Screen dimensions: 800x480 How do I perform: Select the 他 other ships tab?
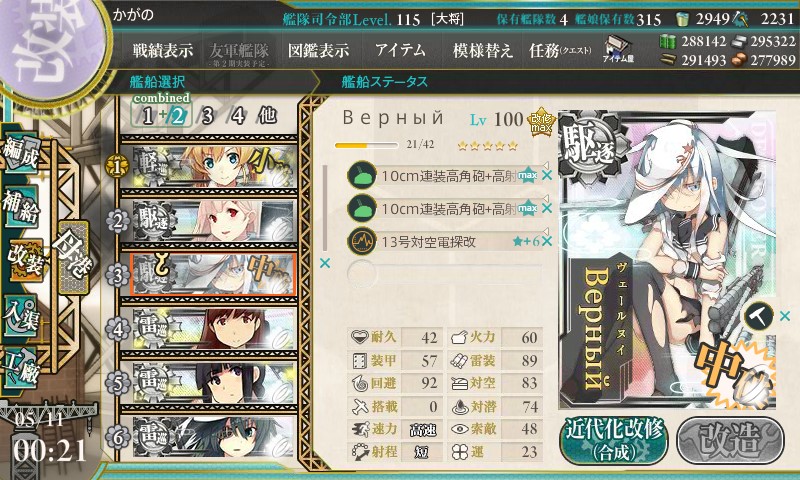267,115
